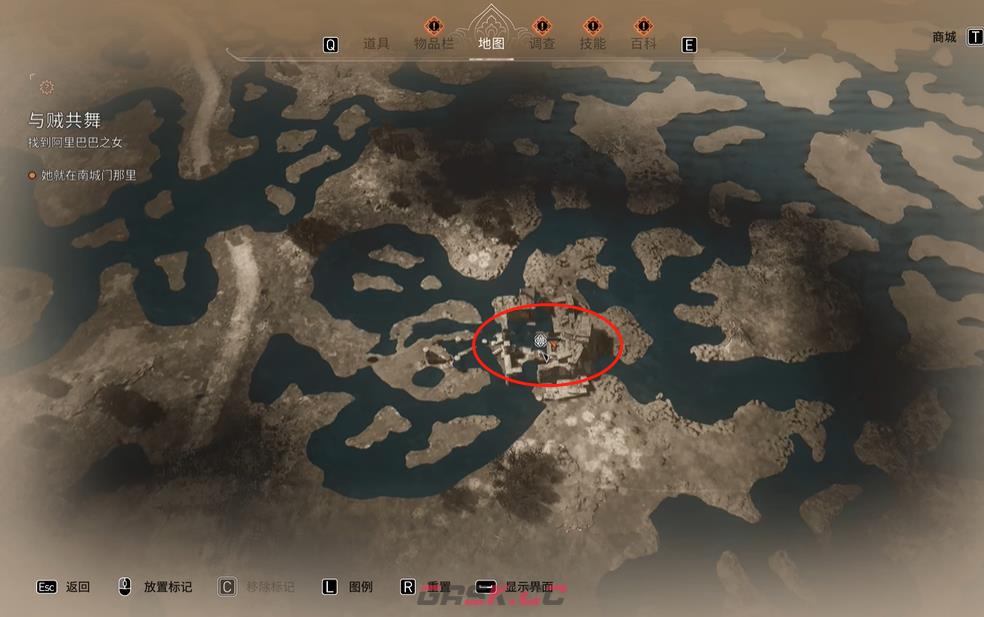Open the 物品栏 inventory tab
The width and height of the screenshot is (984, 617).
tap(434, 43)
